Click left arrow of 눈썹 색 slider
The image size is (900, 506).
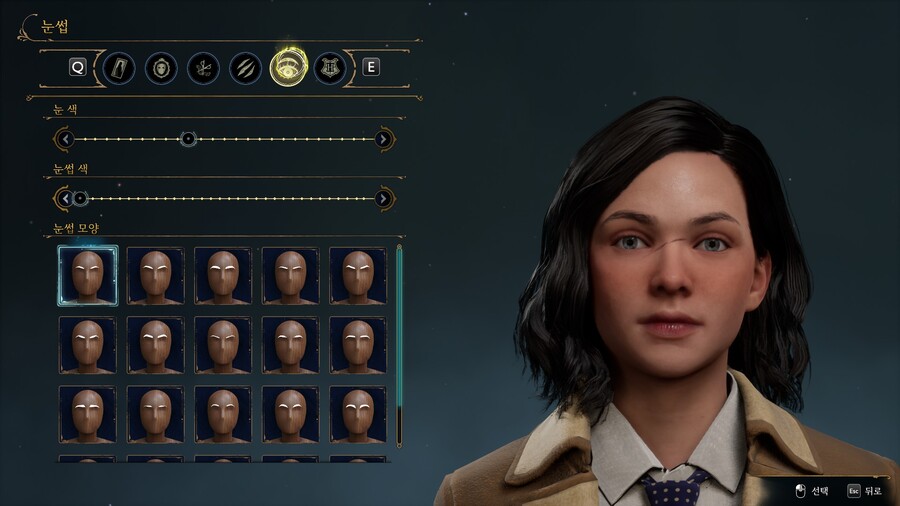tap(66, 198)
